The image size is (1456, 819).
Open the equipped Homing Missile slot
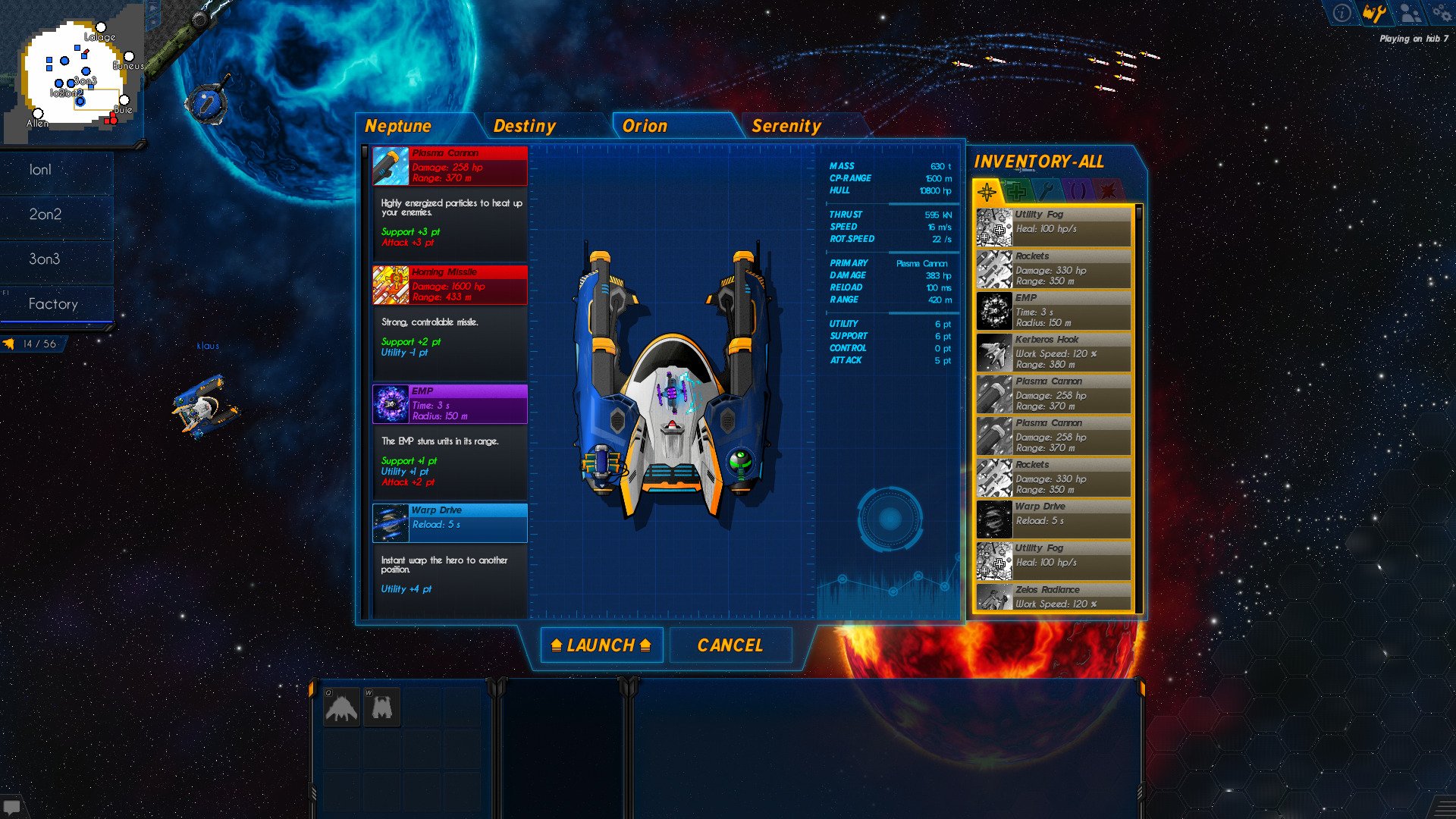point(448,285)
